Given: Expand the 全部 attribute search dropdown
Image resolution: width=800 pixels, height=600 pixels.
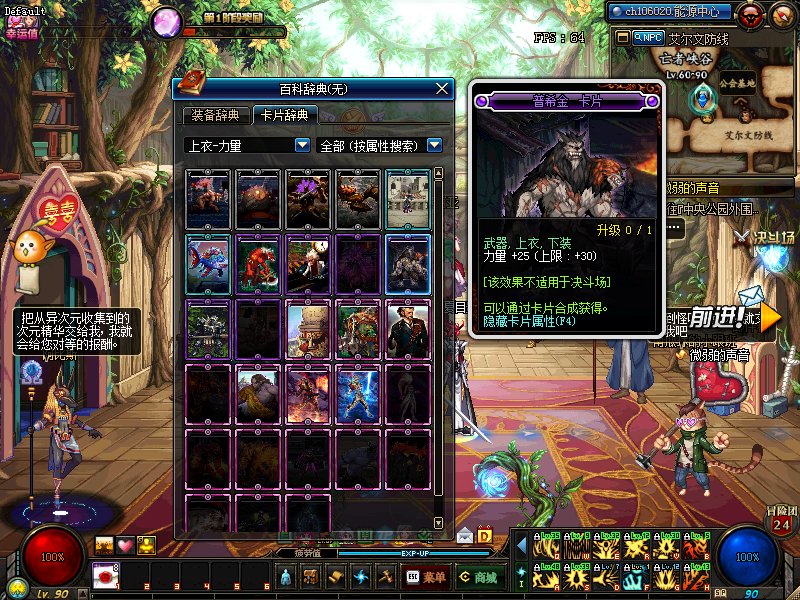Looking at the screenshot, I should pos(434,145).
